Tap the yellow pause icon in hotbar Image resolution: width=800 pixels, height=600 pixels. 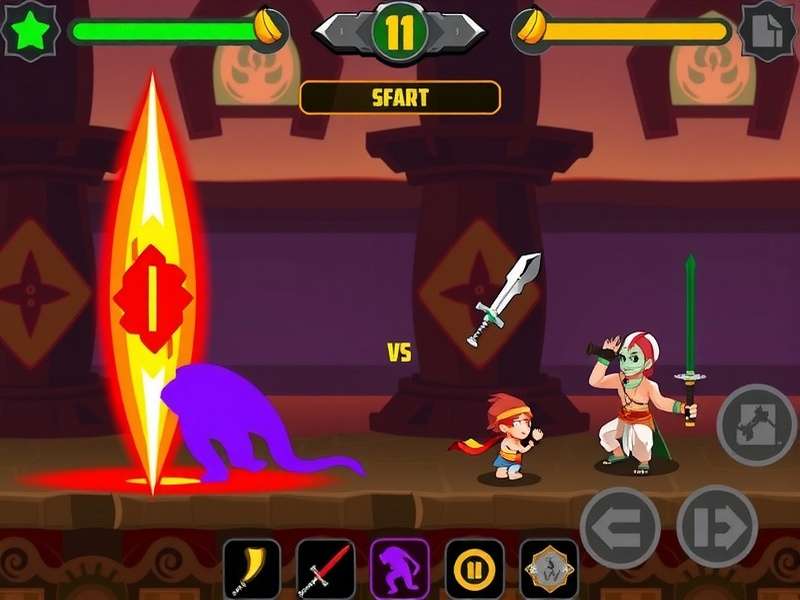475,569
